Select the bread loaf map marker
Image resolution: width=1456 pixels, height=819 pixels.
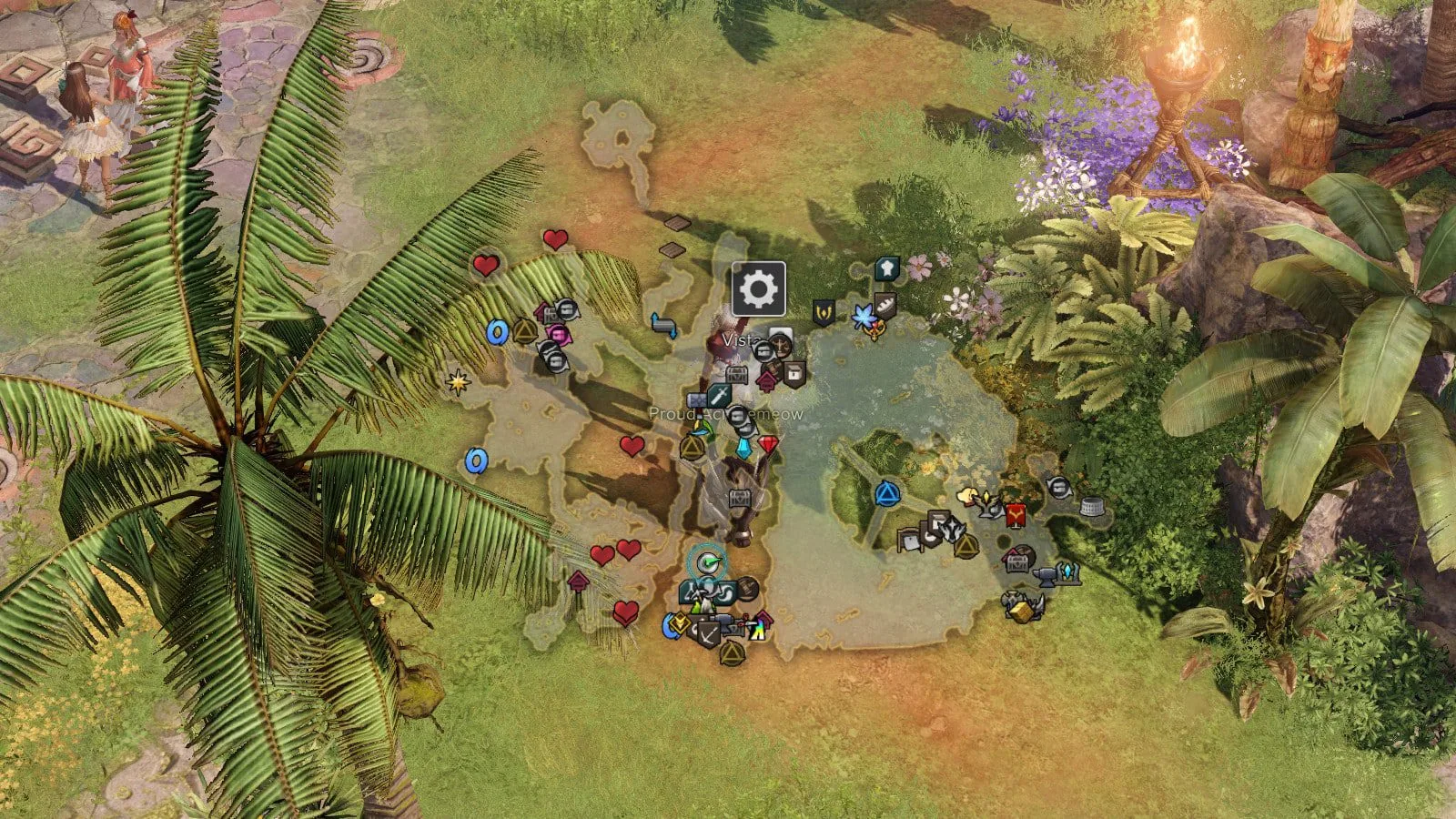tap(885, 304)
